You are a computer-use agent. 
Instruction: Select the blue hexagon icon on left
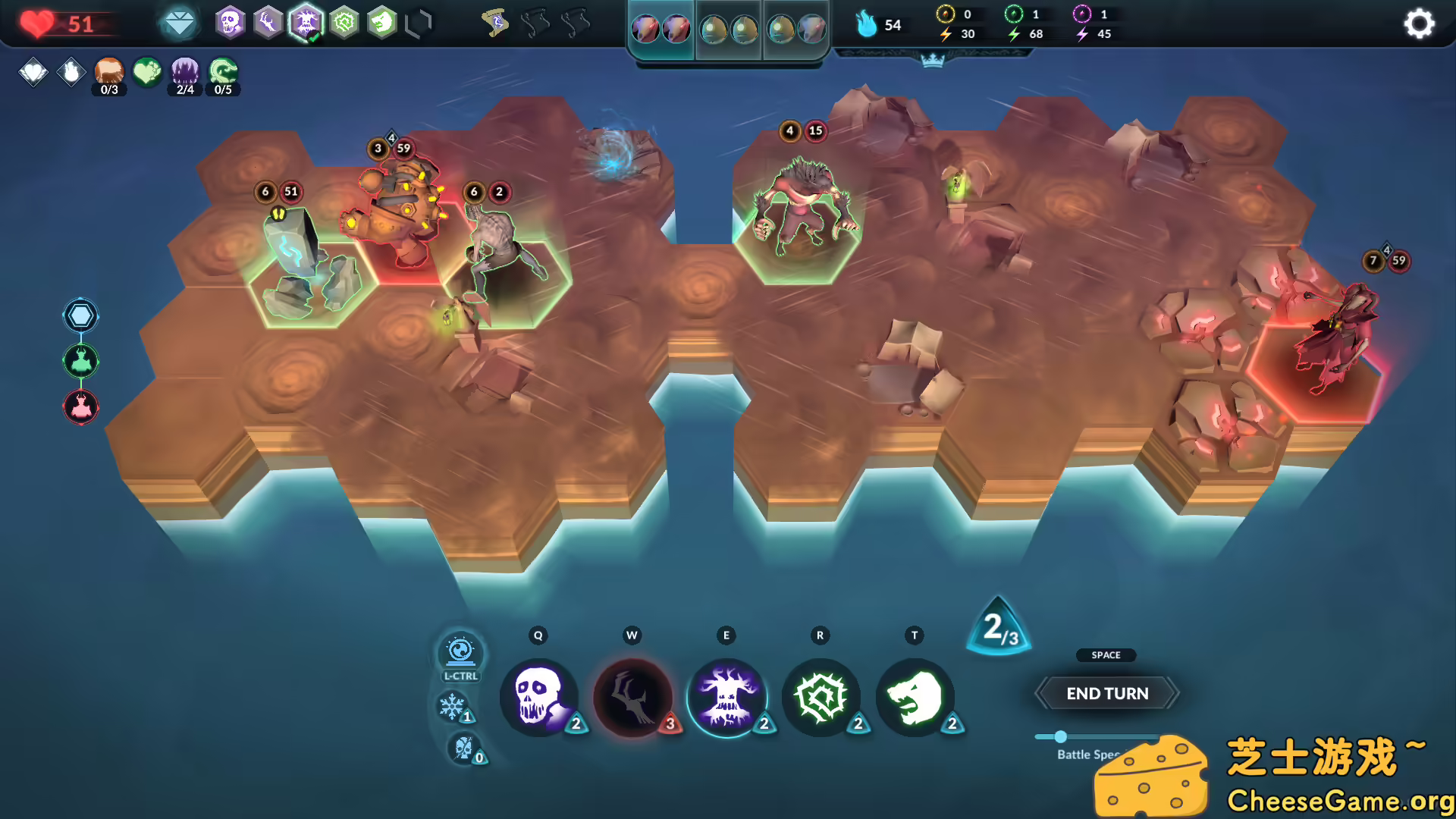[81, 315]
